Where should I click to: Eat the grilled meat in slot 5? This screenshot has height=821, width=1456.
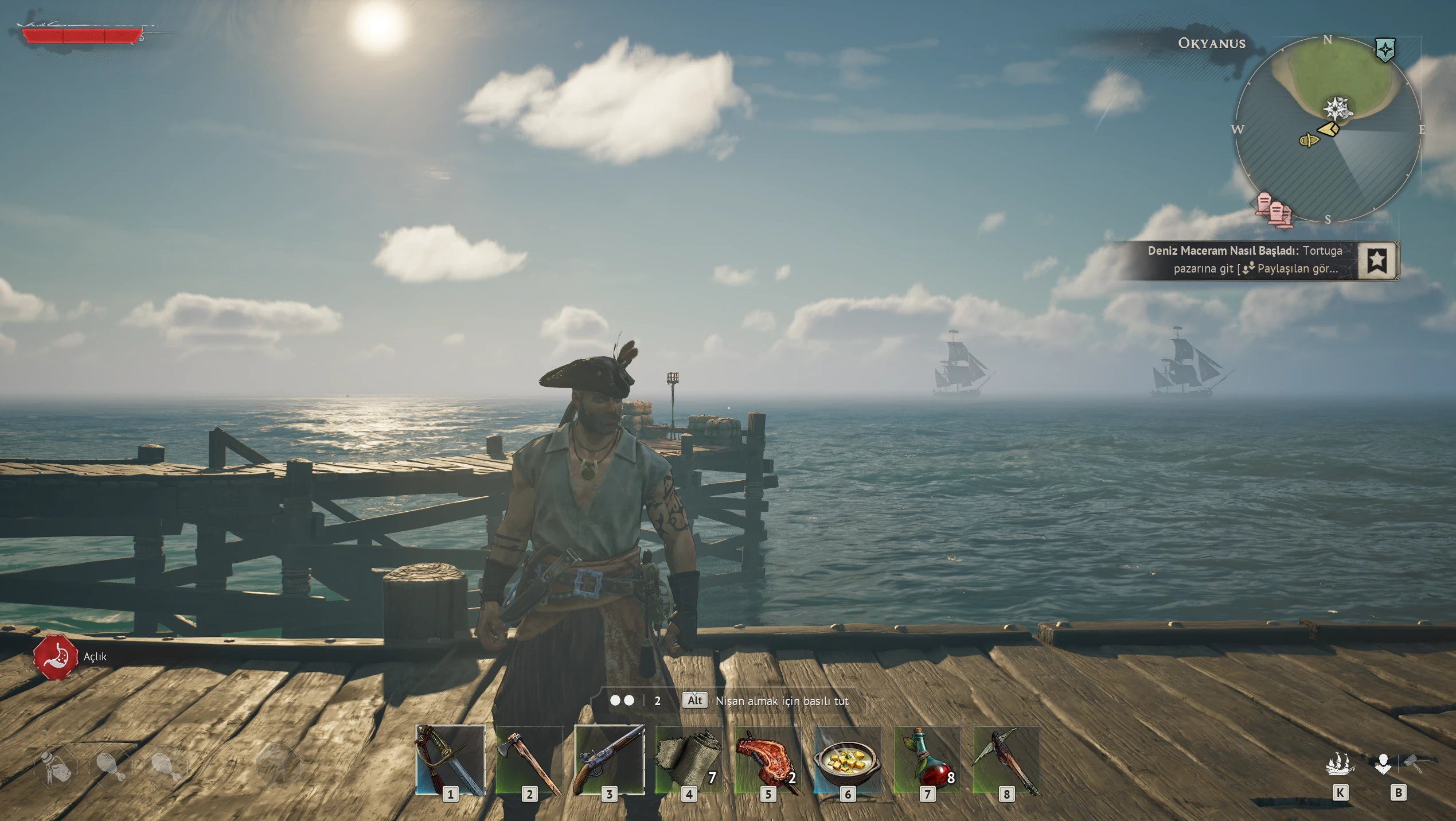pyautogui.click(x=768, y=760)
